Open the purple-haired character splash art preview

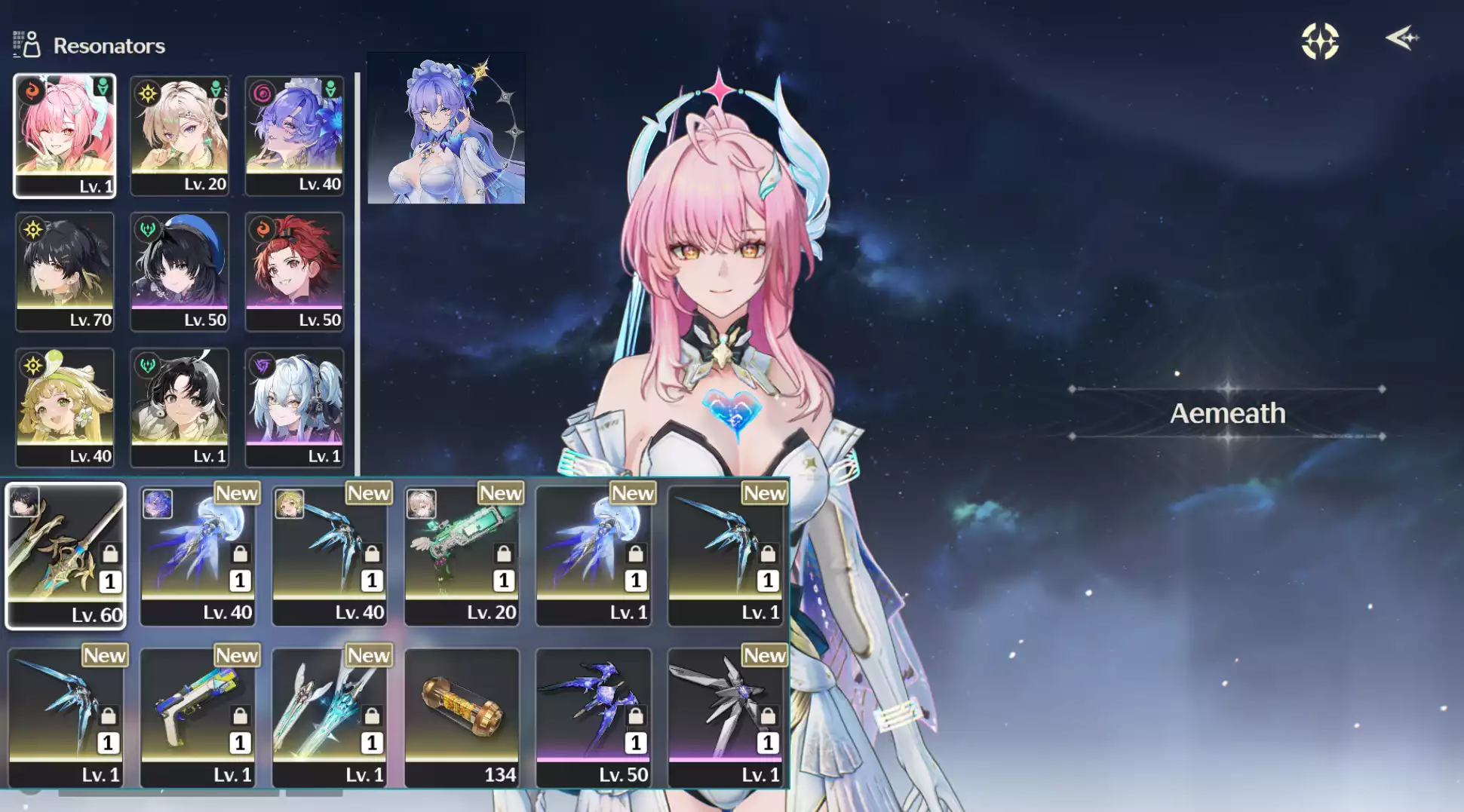[447, 127]
